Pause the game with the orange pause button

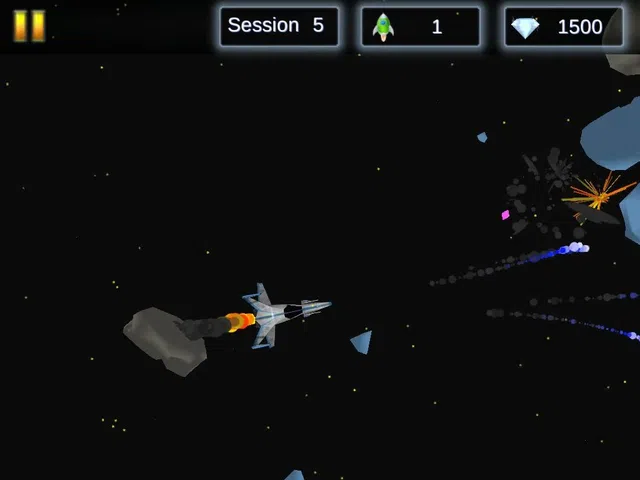[29, 26]
